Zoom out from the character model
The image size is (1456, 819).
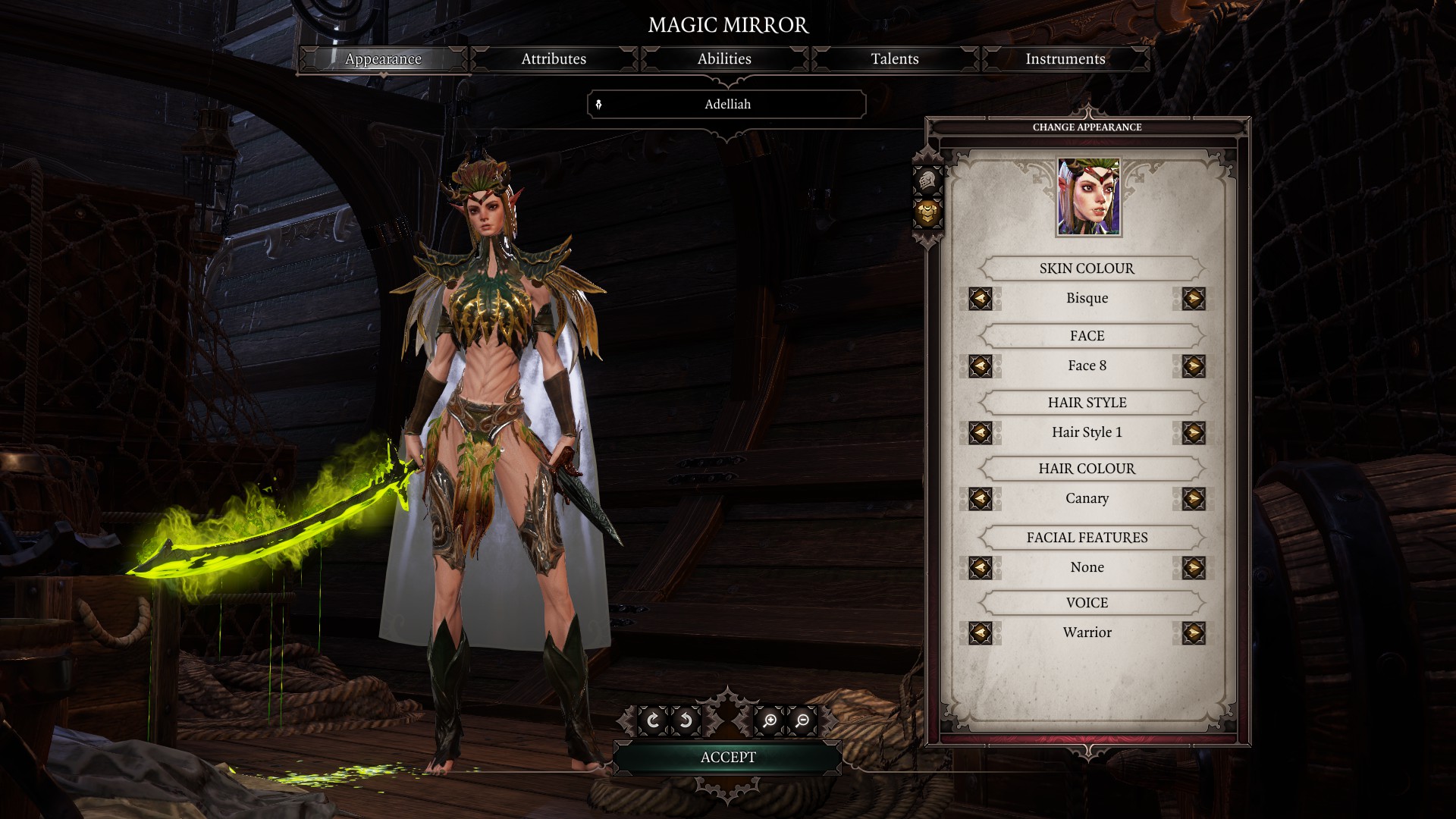point(802,720)
